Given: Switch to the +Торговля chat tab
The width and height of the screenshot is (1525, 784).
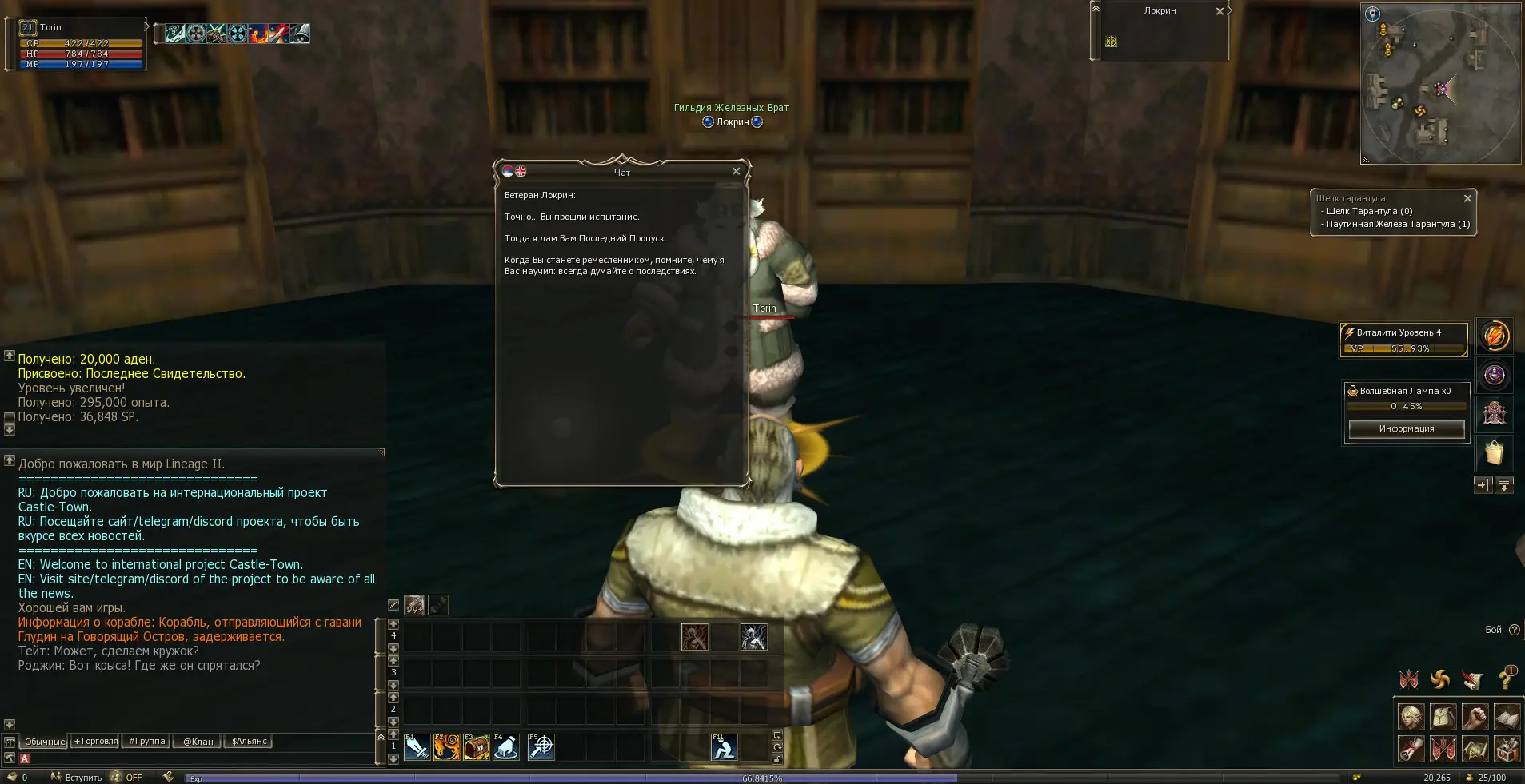Looking at the screenshot, I should click(96, 742).
